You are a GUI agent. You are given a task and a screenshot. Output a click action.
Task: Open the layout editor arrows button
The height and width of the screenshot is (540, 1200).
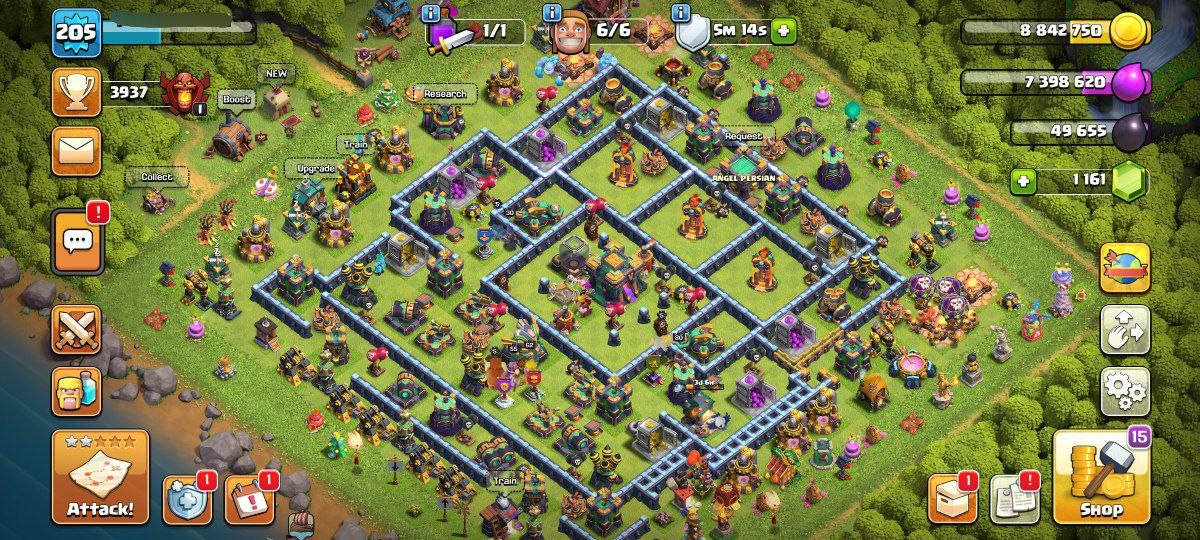click(1125, 330)
